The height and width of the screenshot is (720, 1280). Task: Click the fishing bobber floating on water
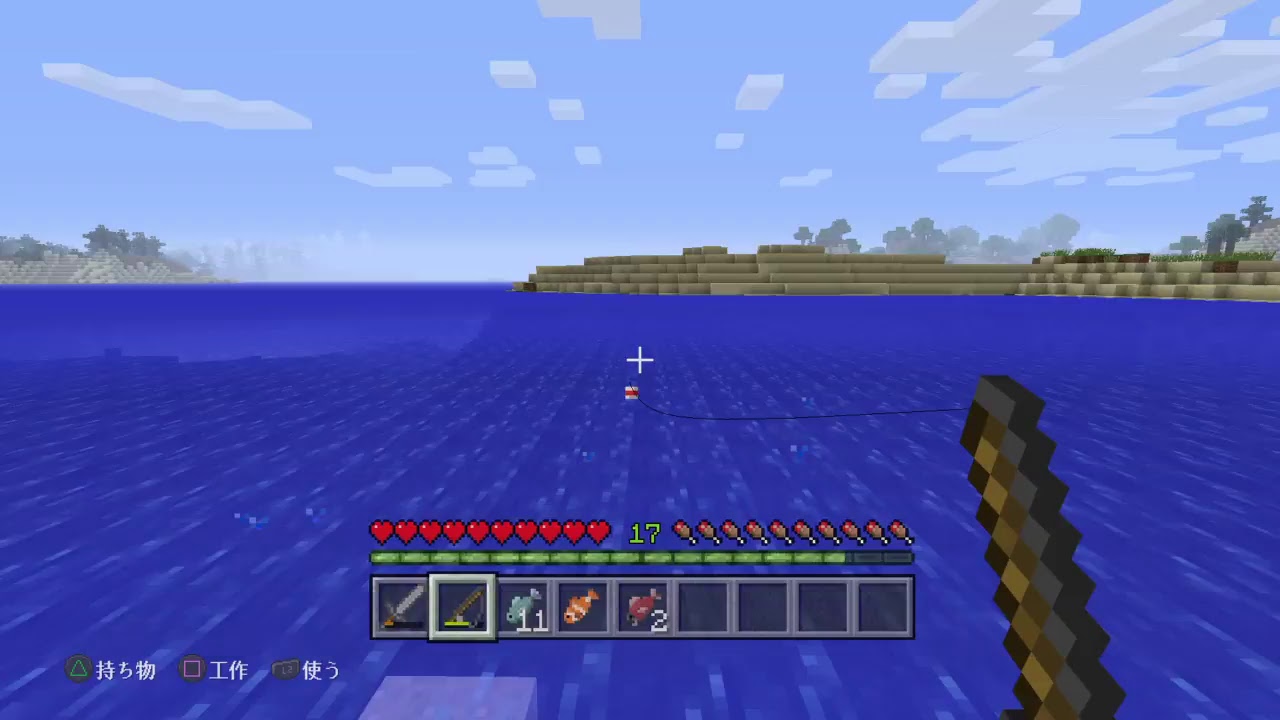point(631,394)
